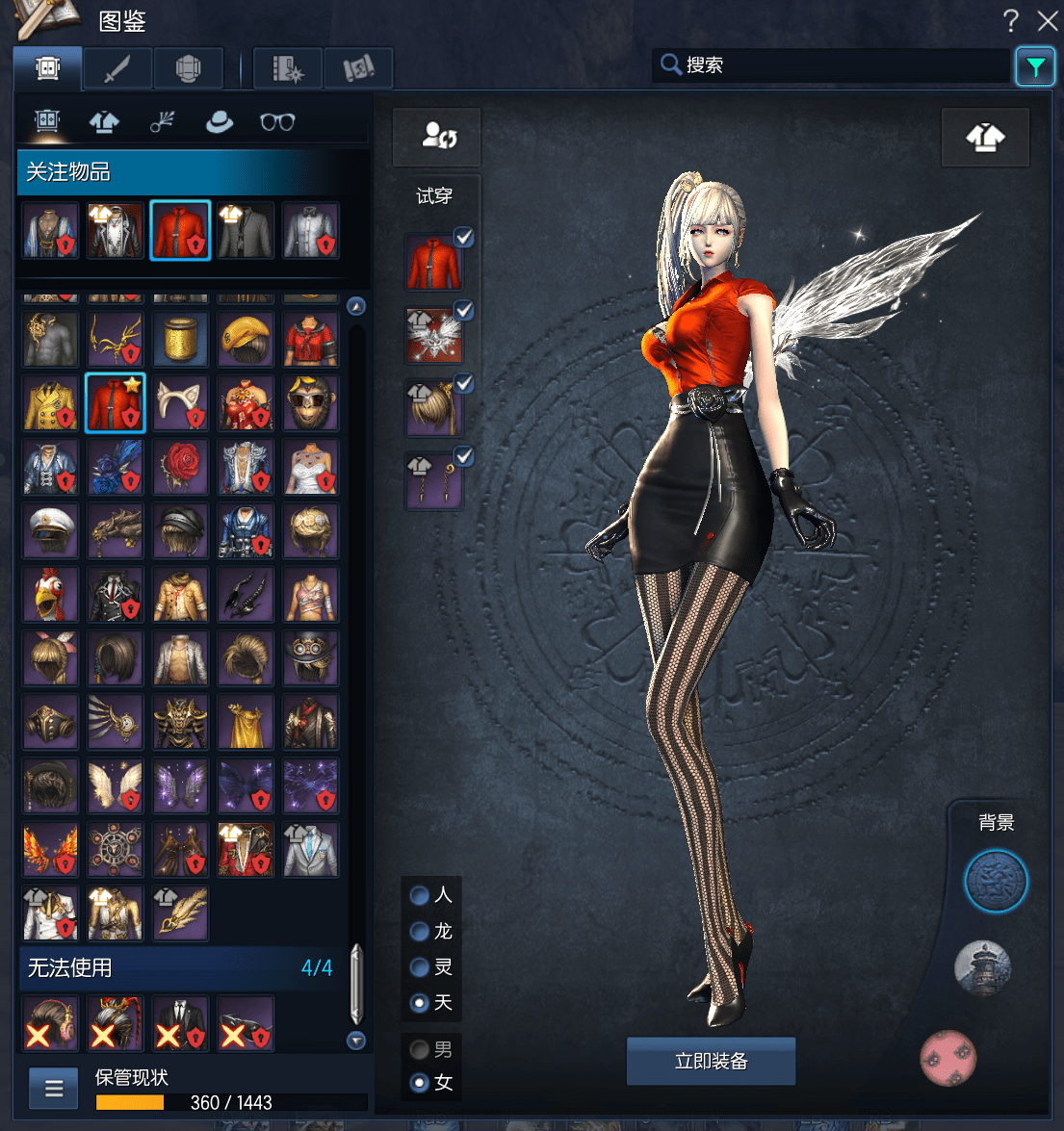Select the red rose accessory item
1064x1131 pixels.
(180, 468)
